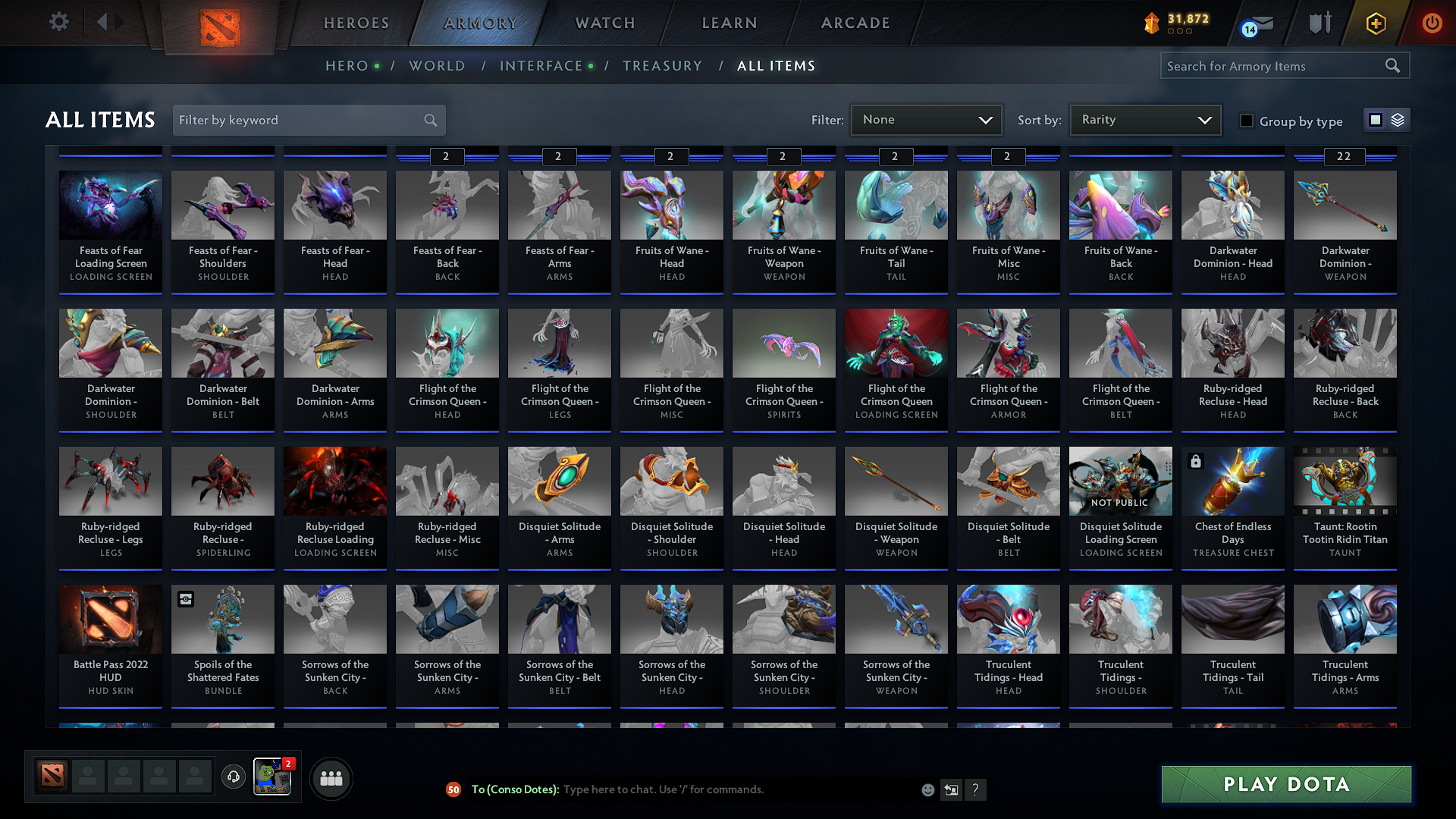
Task: Click the power button to exit Dota
Action: coord(1432,23)
